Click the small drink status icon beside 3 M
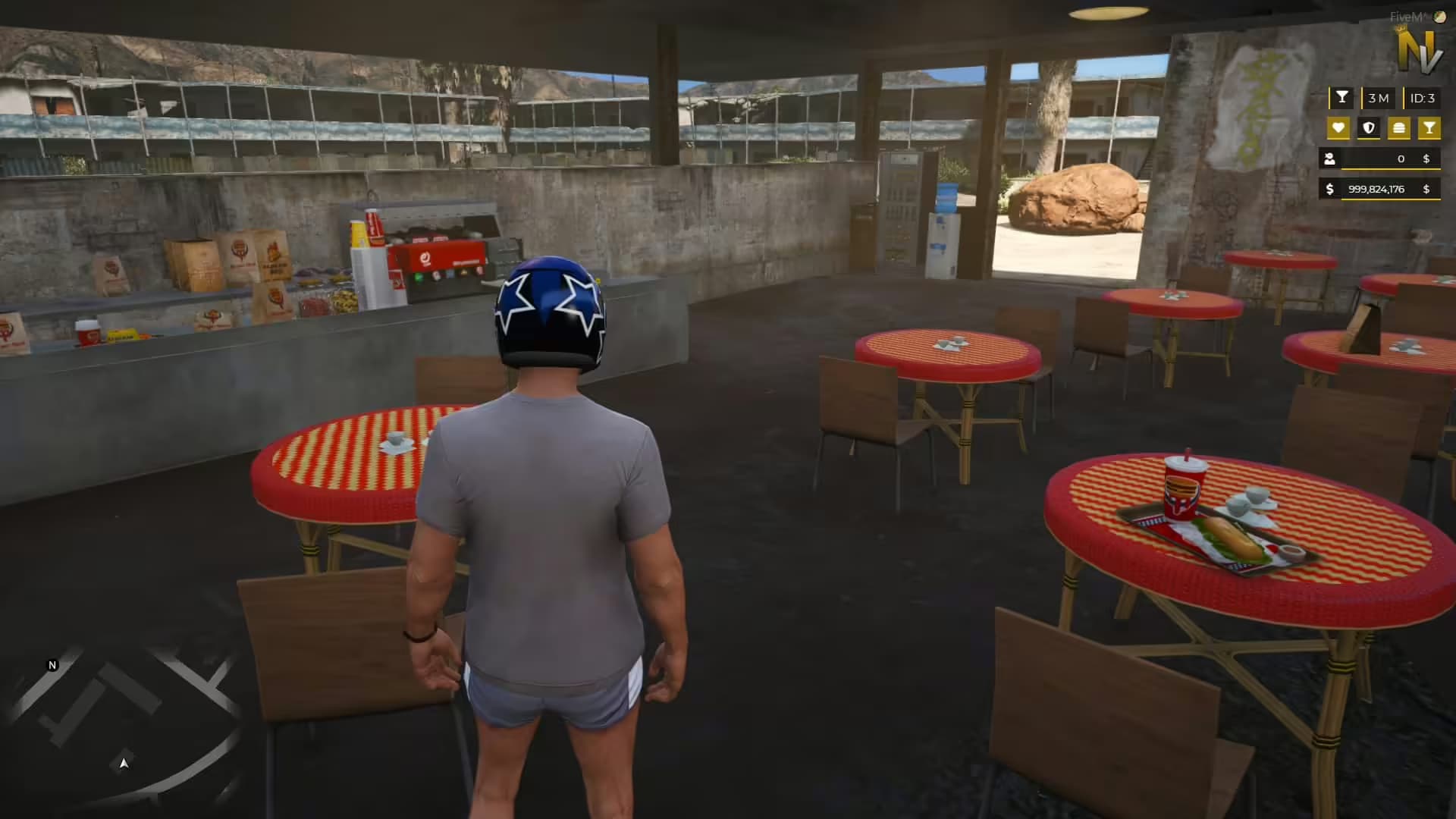The width and height of the screenshot is (1456, 819). (x=1342, y=97)
